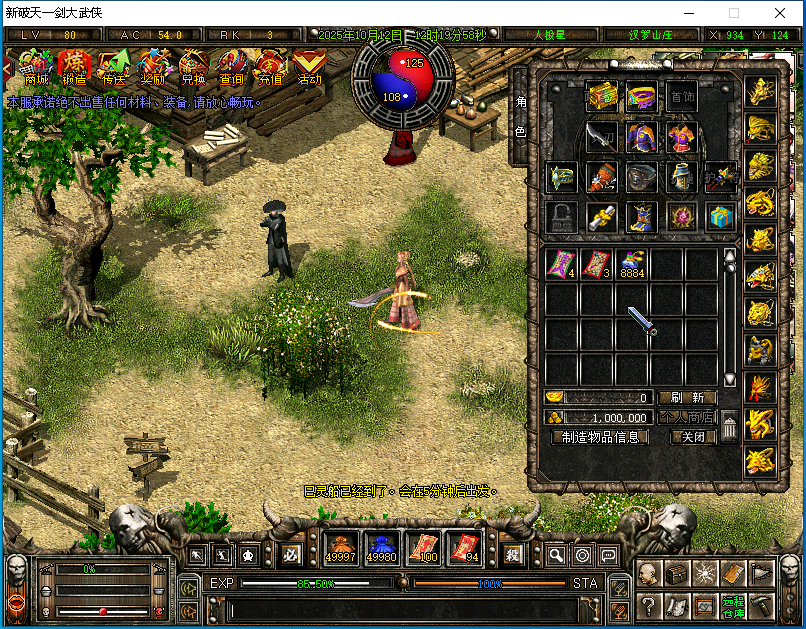Open the 查询 query icon

(231, 68)
